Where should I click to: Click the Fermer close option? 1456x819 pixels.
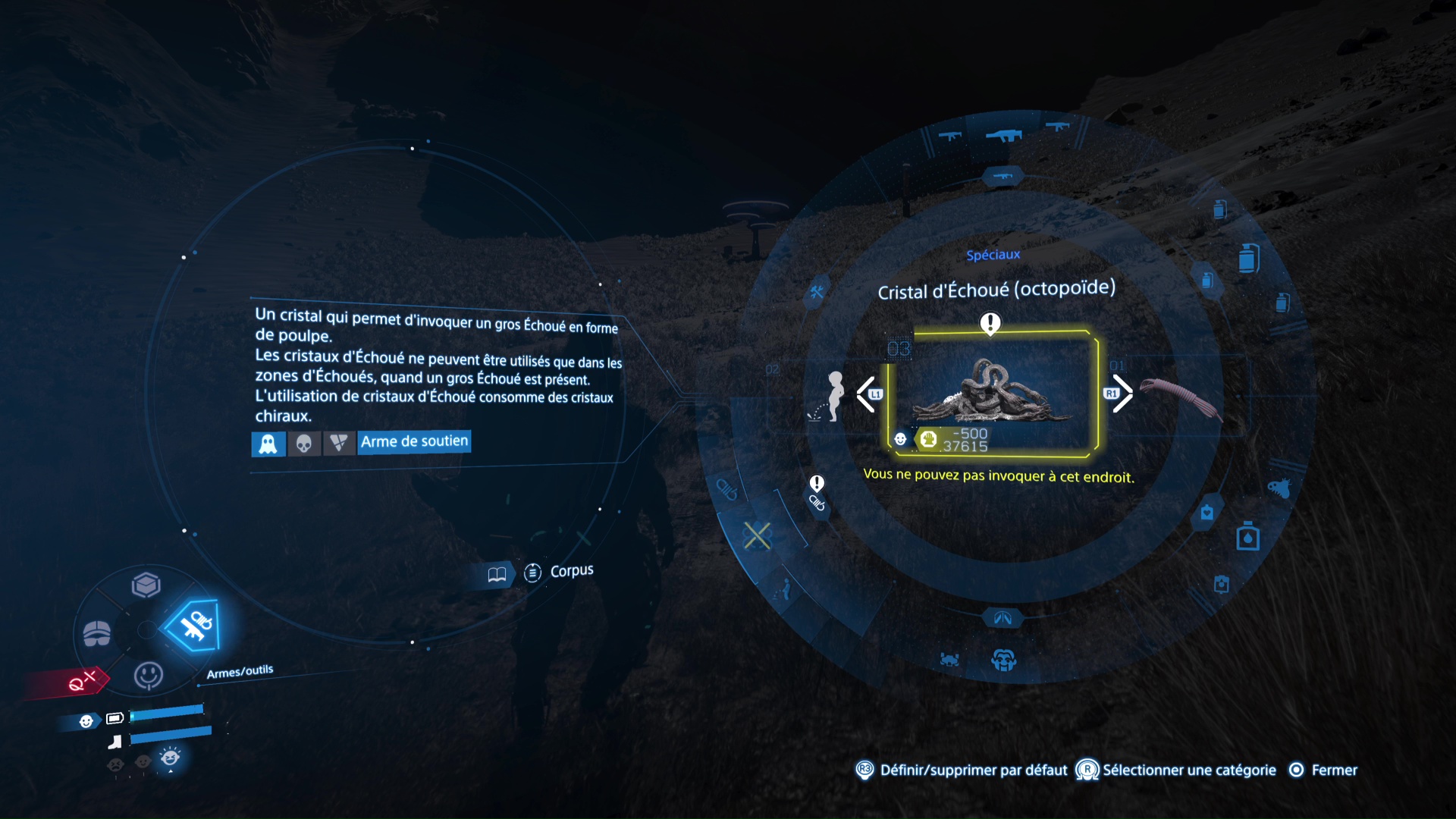click(1334, 770)
